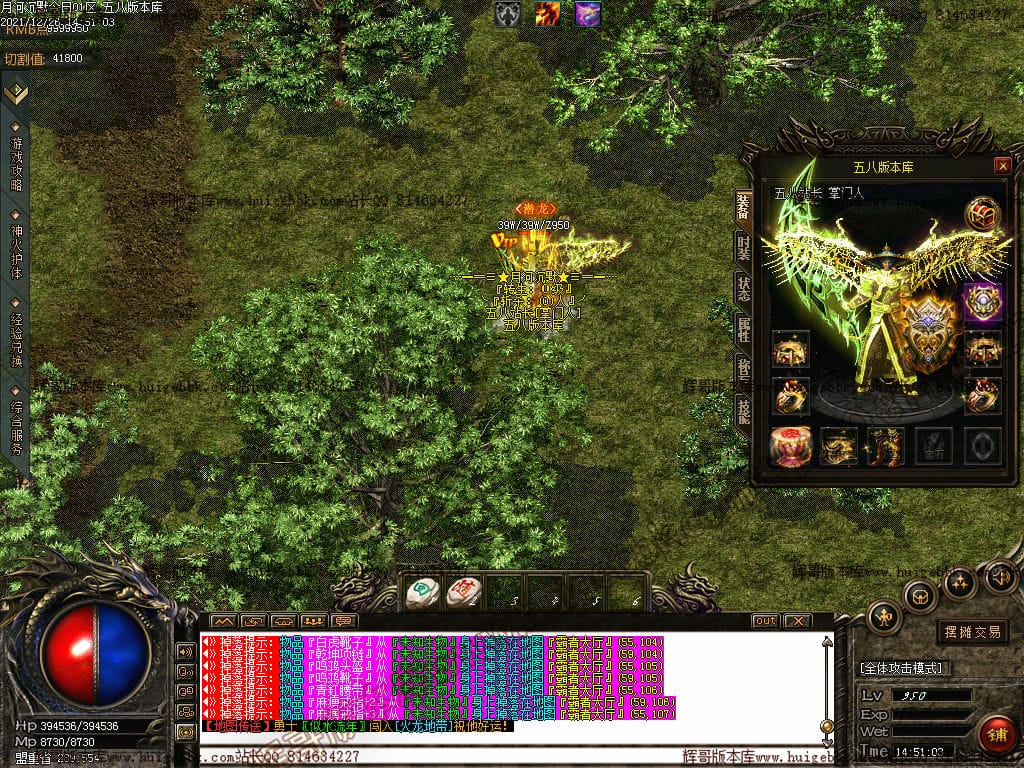Screen dimensions: 1024x768
Task: Select the red drum item slot
Action: pyautogui.click(x=790, y=446)
